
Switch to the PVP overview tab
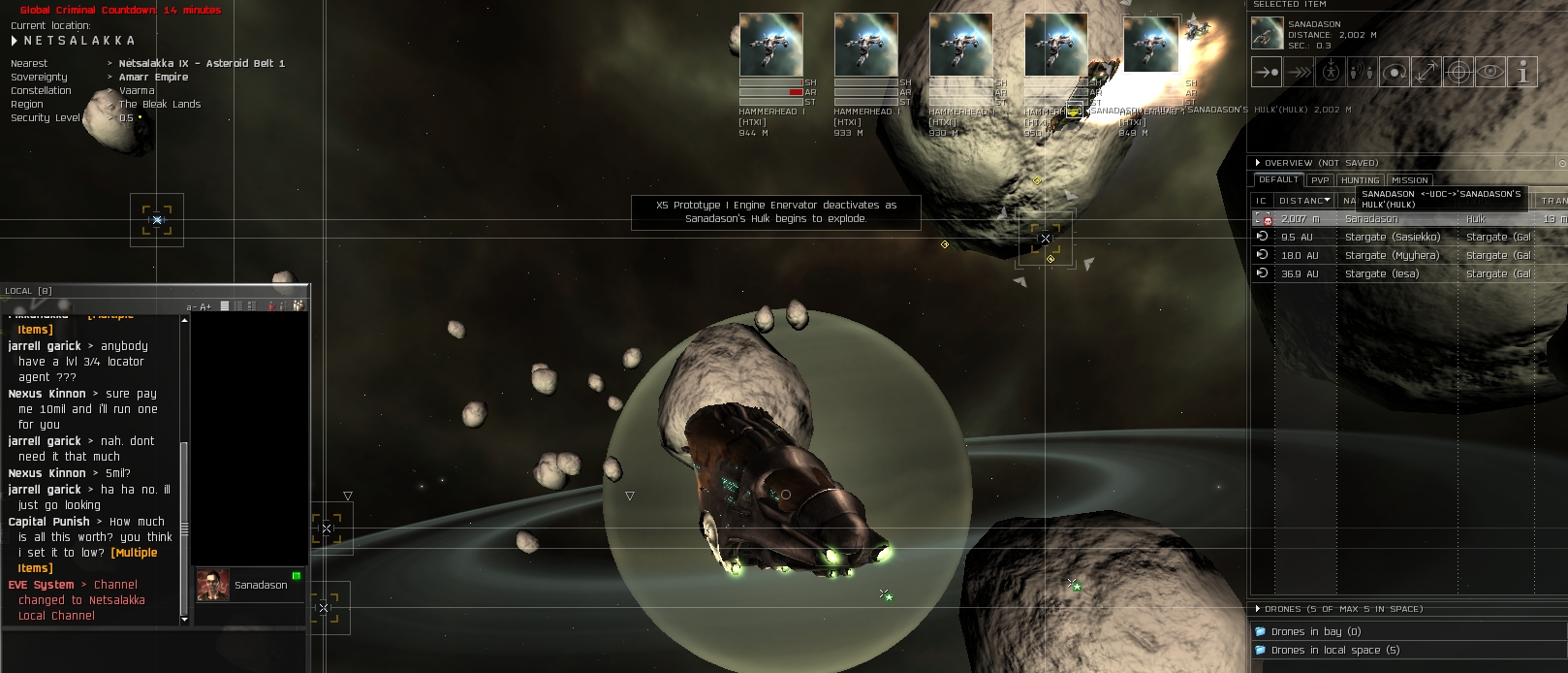click(x=1319, y=180)
